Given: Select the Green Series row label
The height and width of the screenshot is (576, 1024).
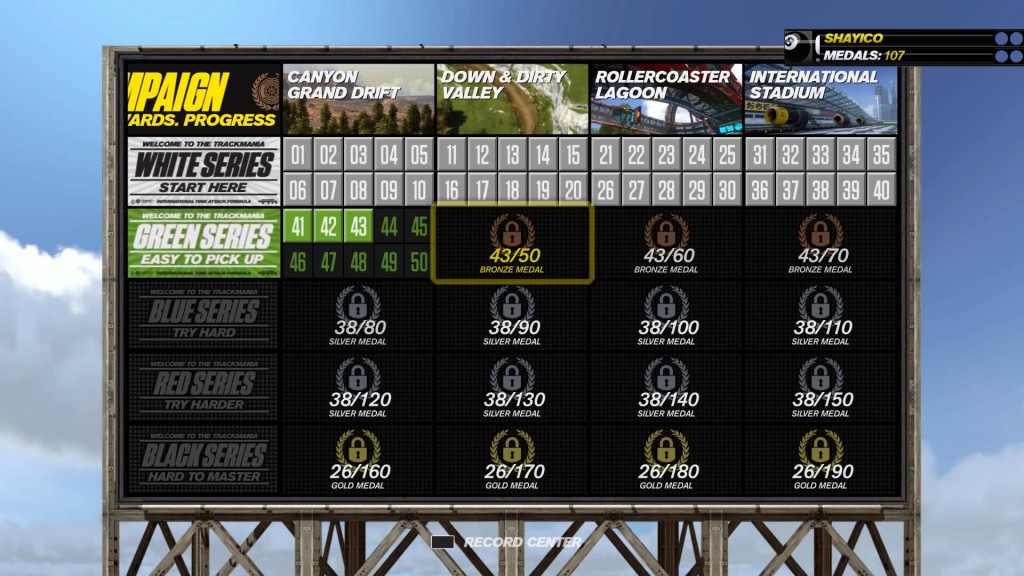Looking at the screenshot, I should tap(204, 243).
